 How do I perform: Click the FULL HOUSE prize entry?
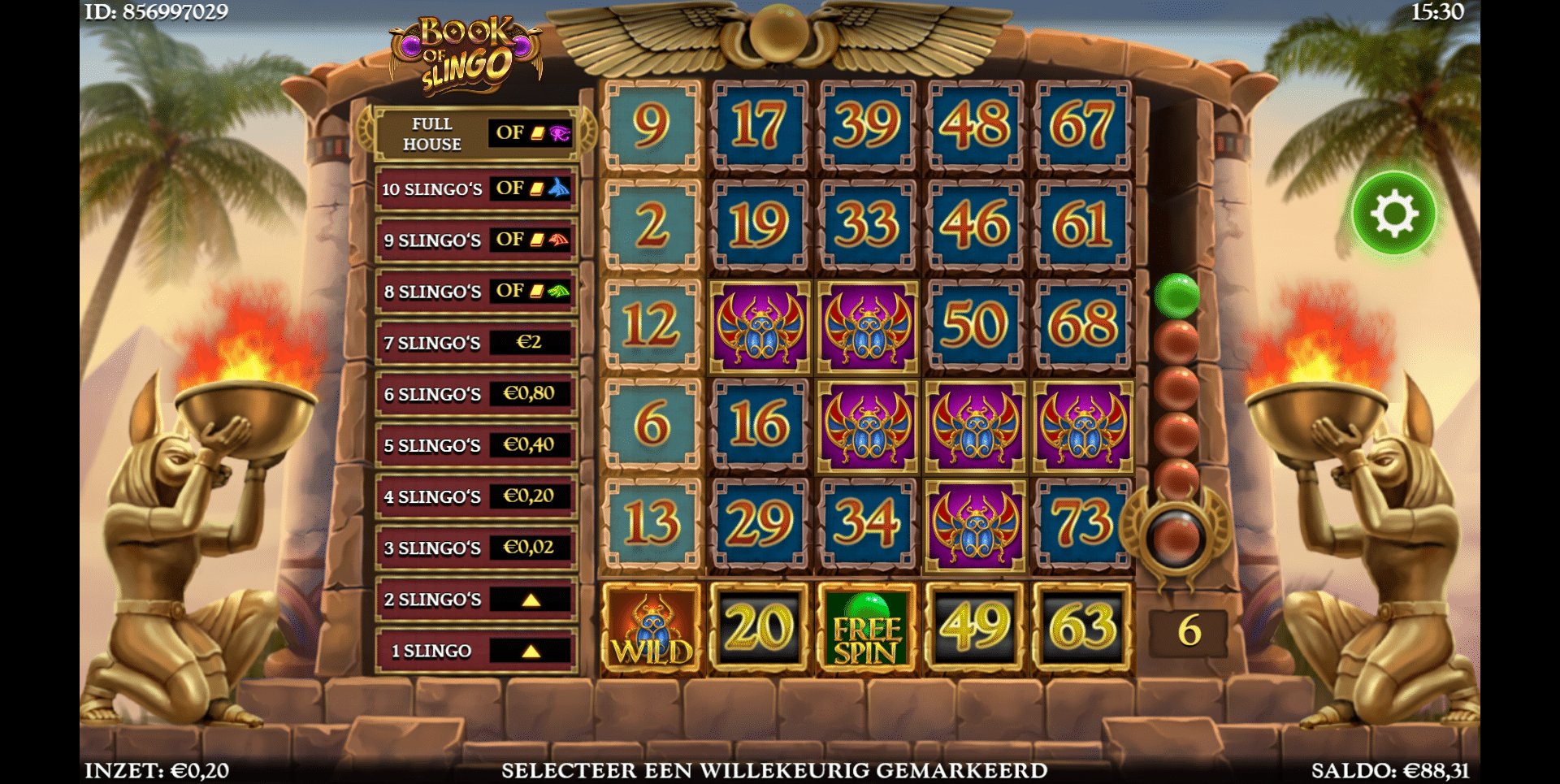click(x=475, y=132)
